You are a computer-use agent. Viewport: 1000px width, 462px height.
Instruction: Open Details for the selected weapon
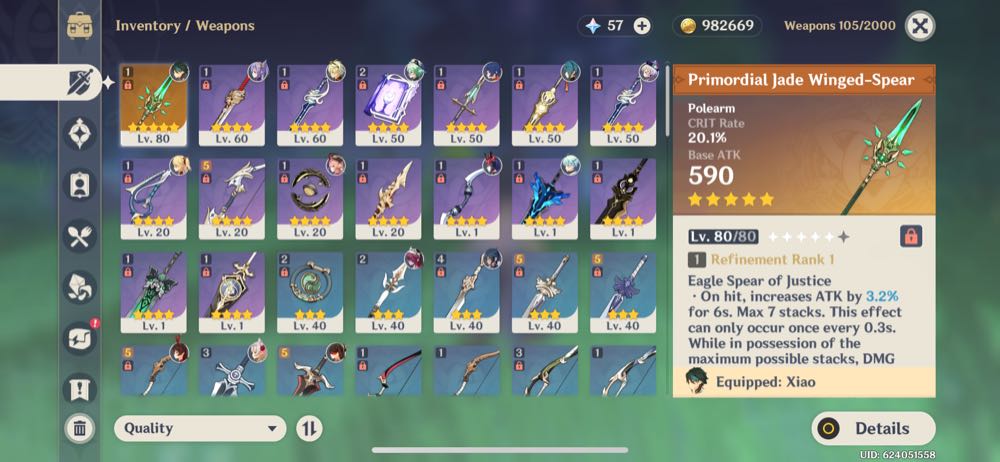pyautogui.click(x=873, y=428)
